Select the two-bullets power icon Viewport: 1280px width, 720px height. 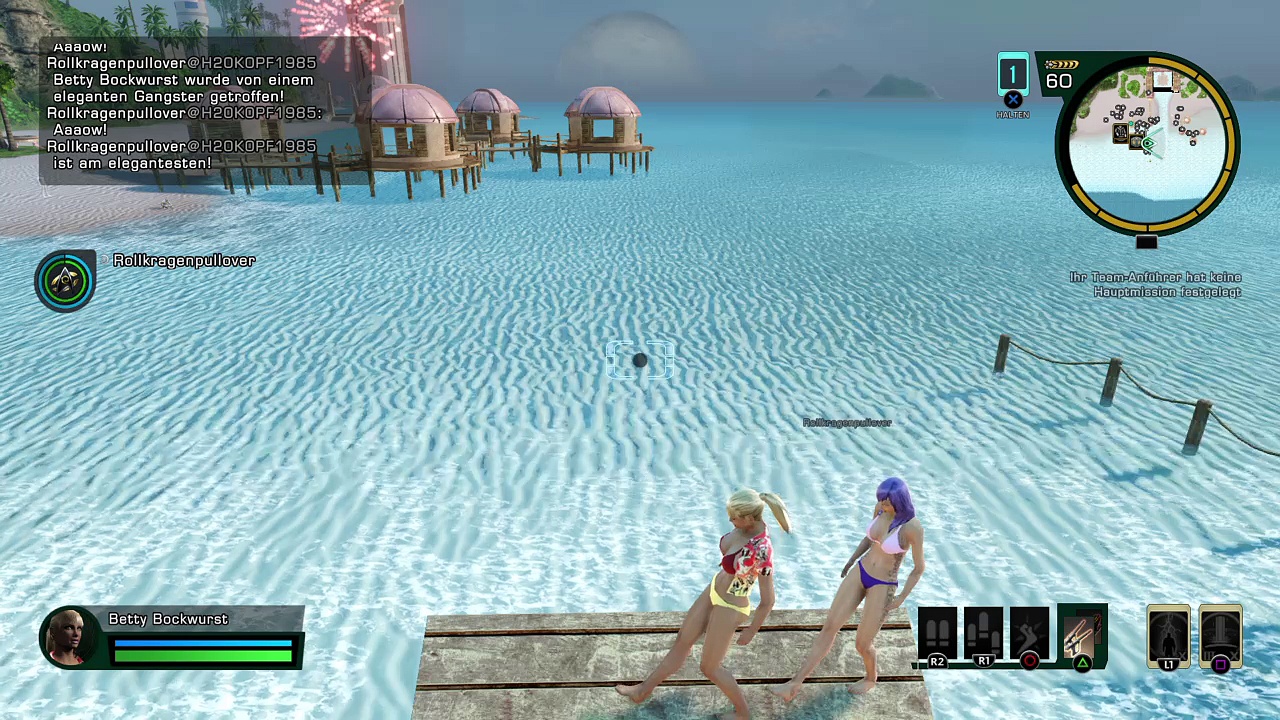click(937, 634)
